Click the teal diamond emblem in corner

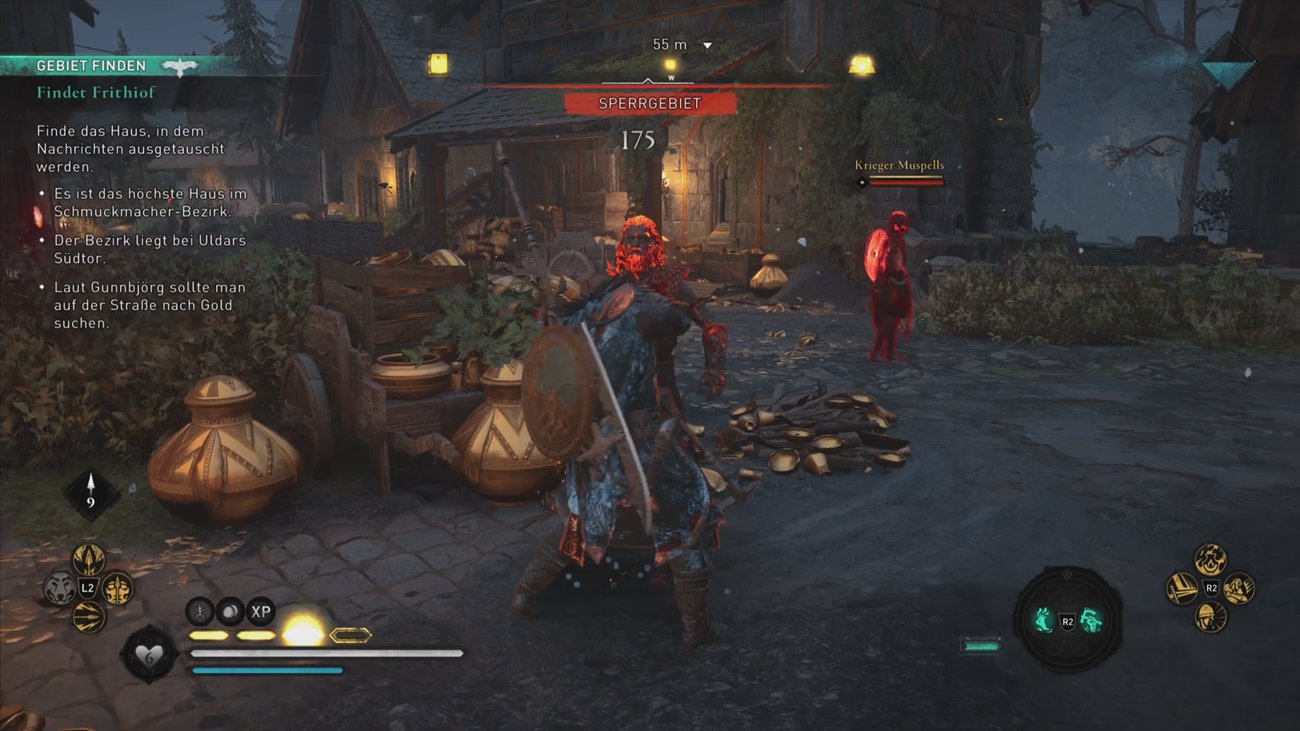(1227, 65)
